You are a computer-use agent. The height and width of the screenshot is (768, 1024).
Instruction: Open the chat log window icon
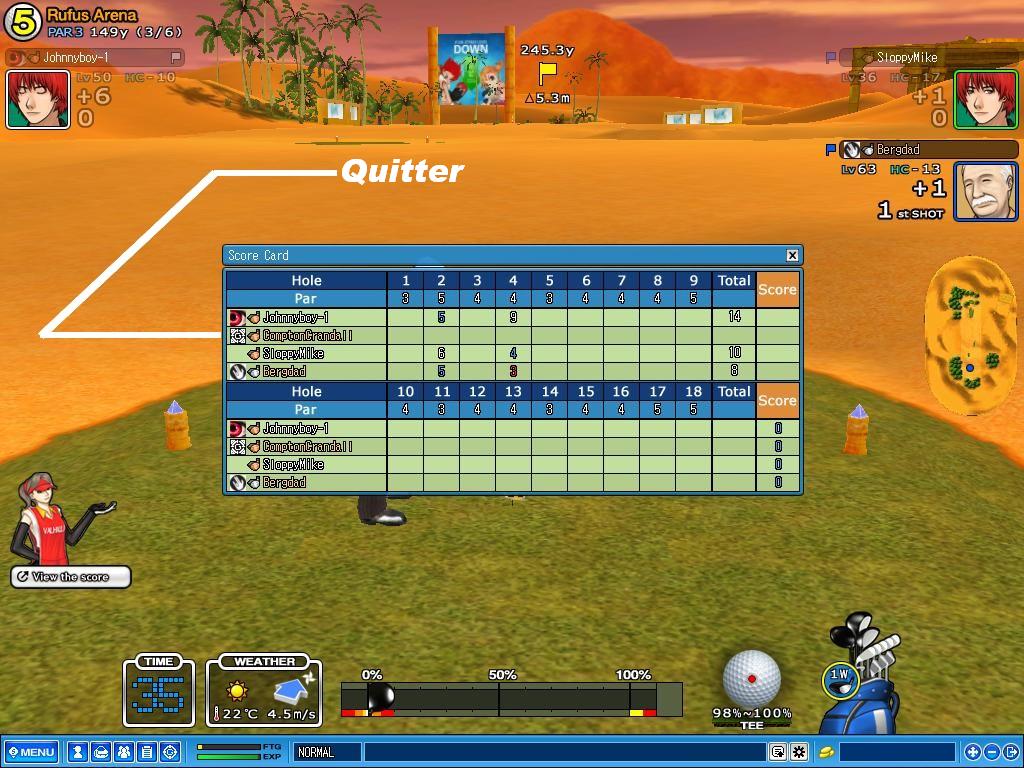[x=778, y=752]
